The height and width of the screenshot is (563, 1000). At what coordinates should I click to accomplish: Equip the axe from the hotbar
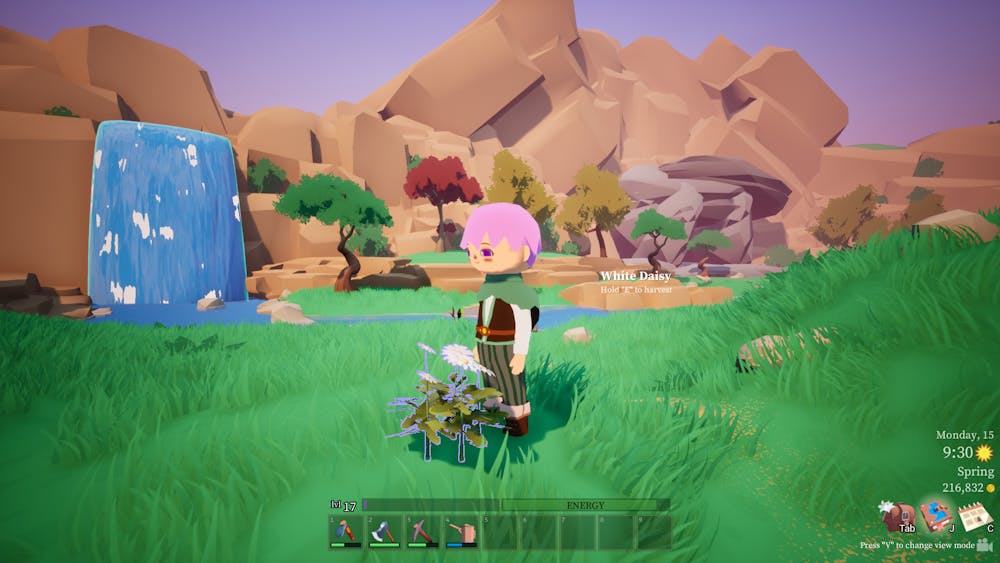[384, 532]
